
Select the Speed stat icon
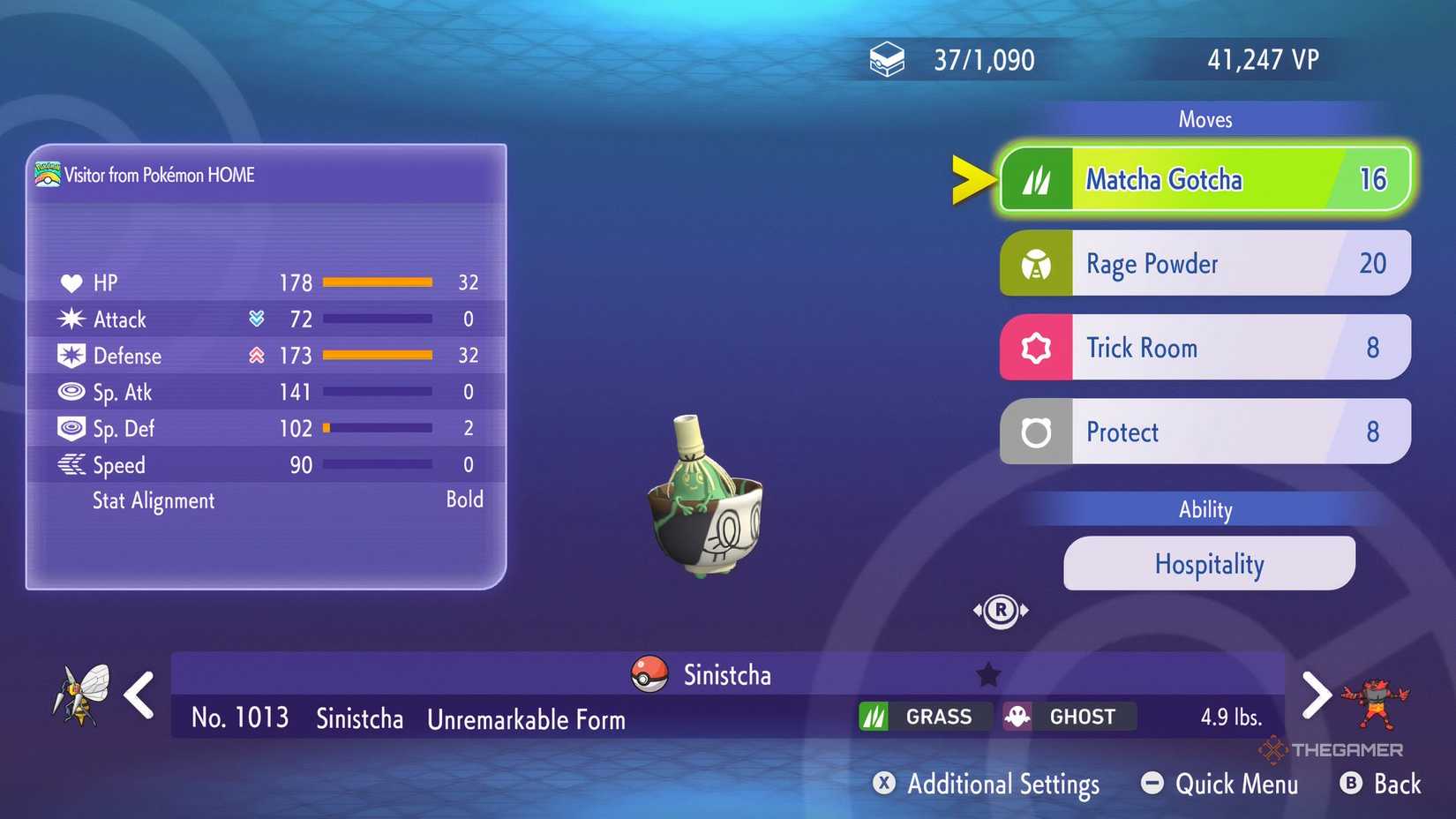click(74, 465)
